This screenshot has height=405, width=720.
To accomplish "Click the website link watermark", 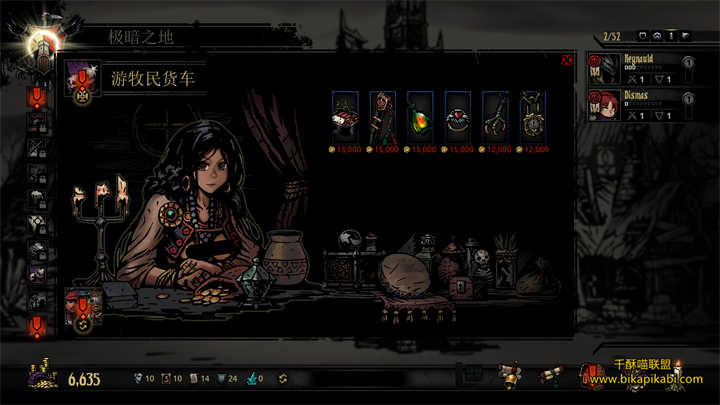I will tap(653, 380).
